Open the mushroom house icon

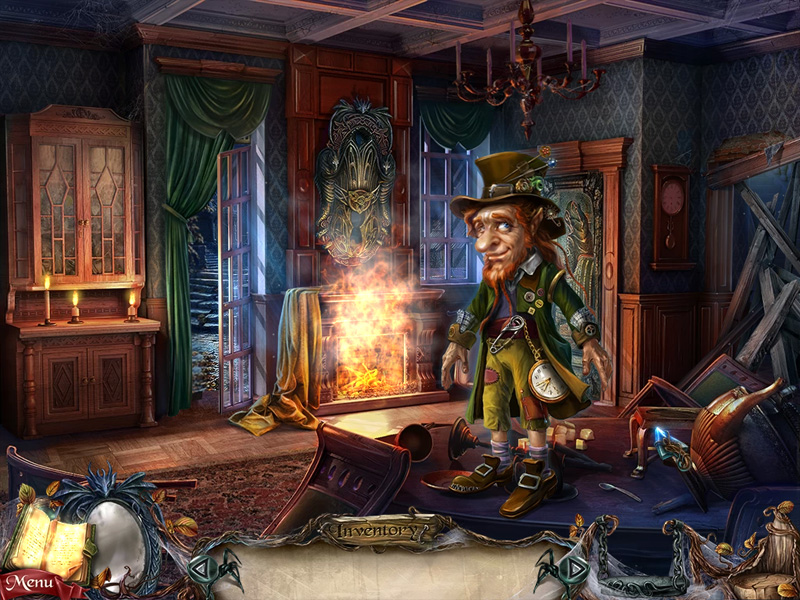pyautogui.click(x=764, y=560)
